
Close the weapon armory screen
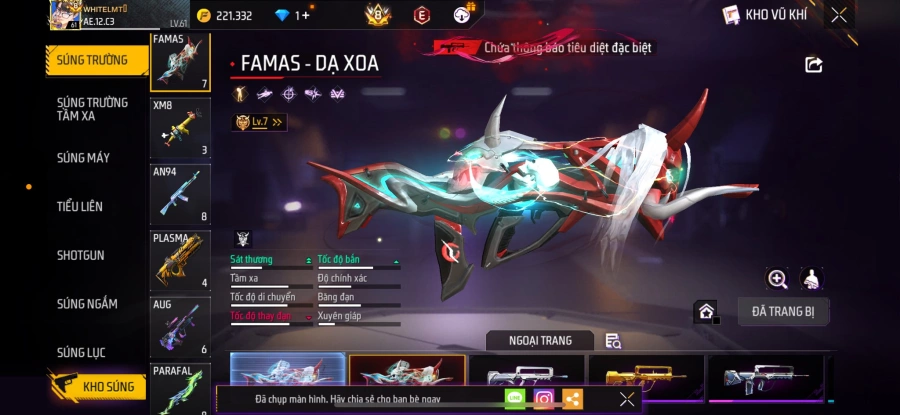839,15
